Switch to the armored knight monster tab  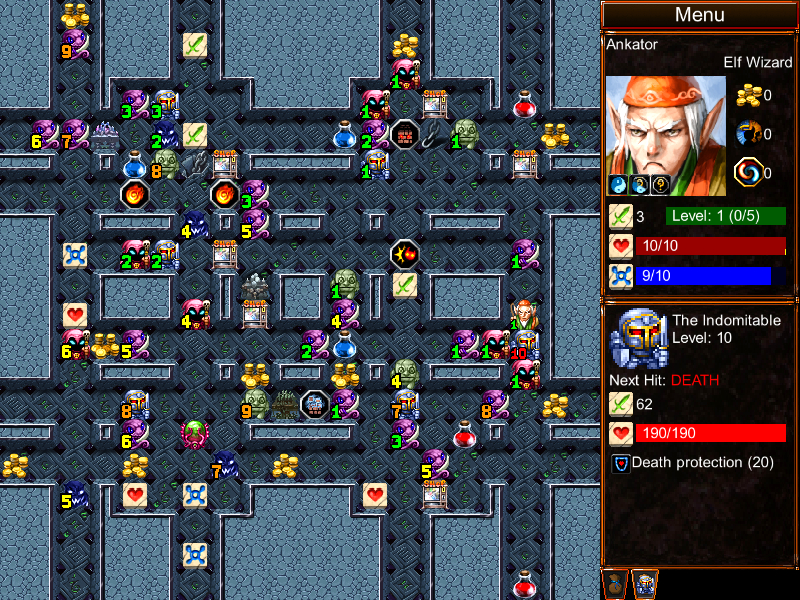[x=645, y=582]
